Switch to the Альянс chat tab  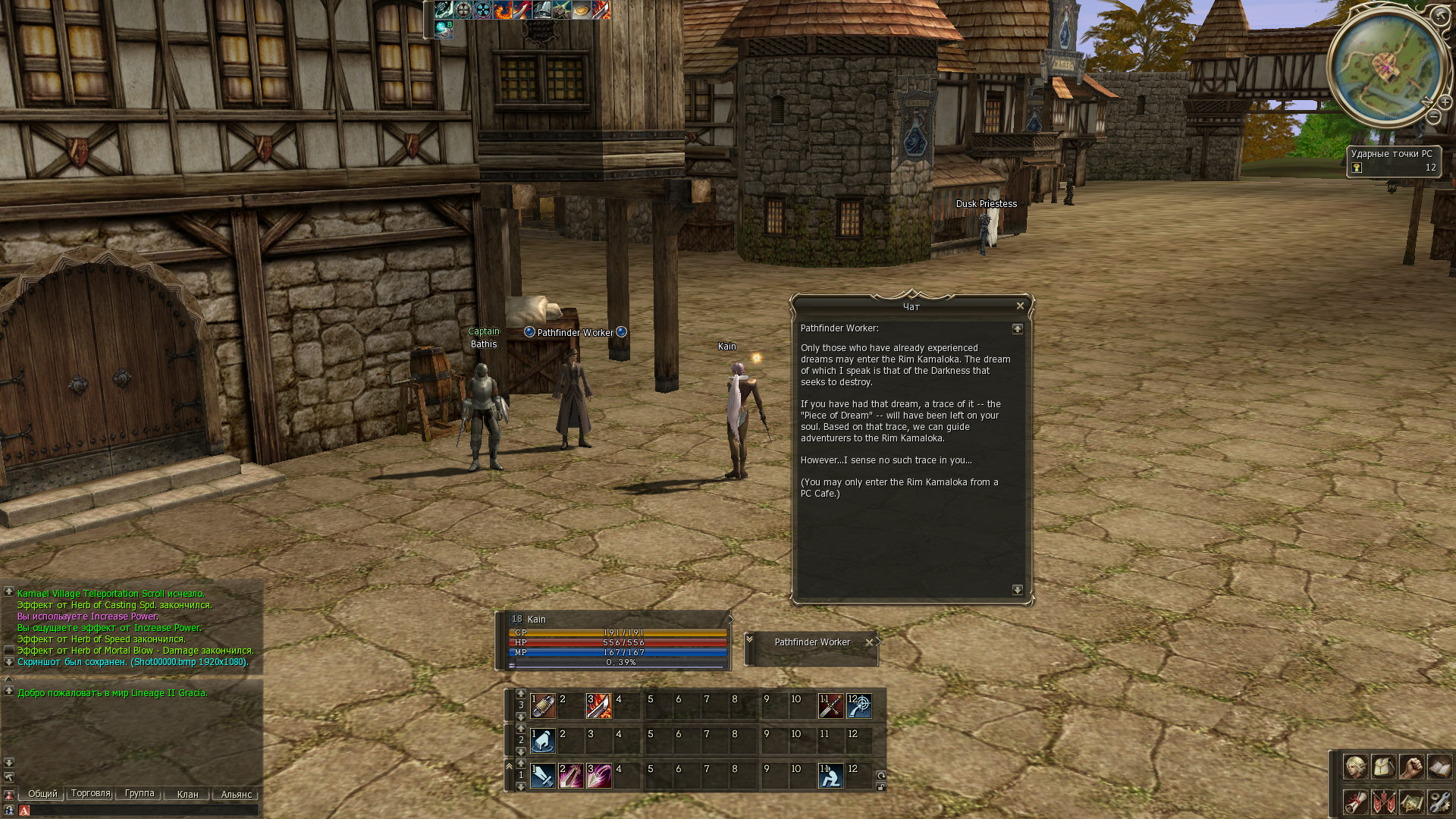(236, 795)
